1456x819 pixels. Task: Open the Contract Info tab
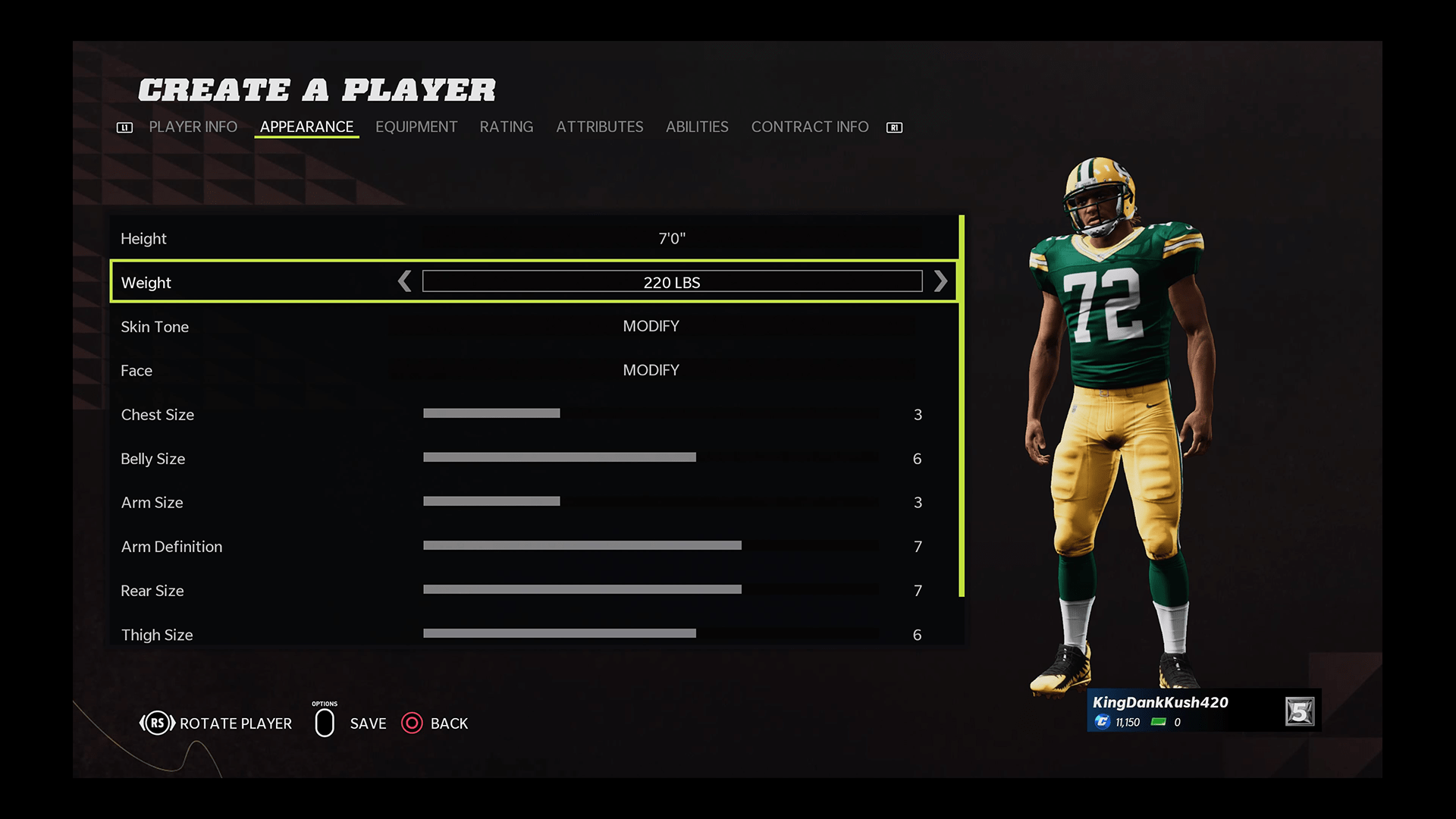[x=809, y=127]
